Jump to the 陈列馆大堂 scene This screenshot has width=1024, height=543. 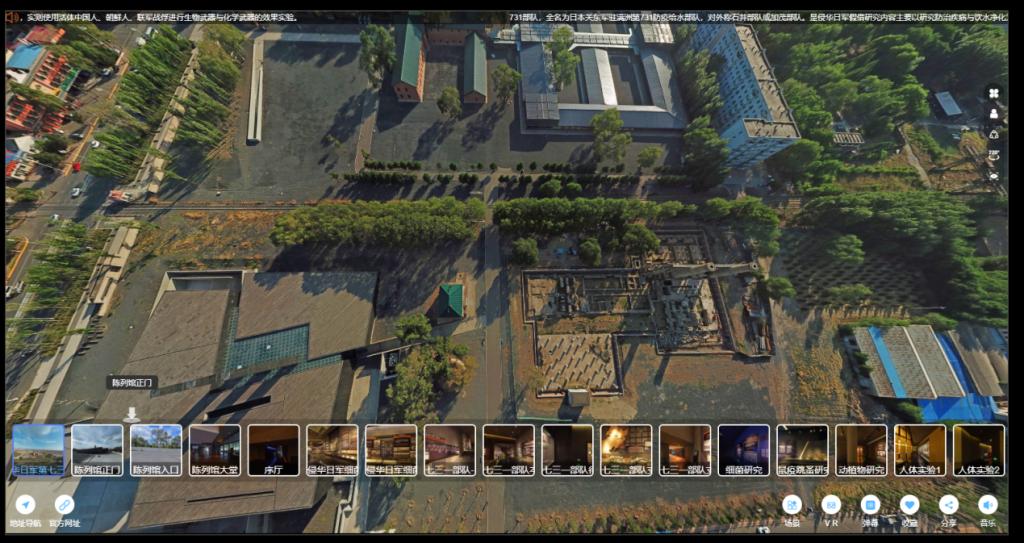(215, 449)
